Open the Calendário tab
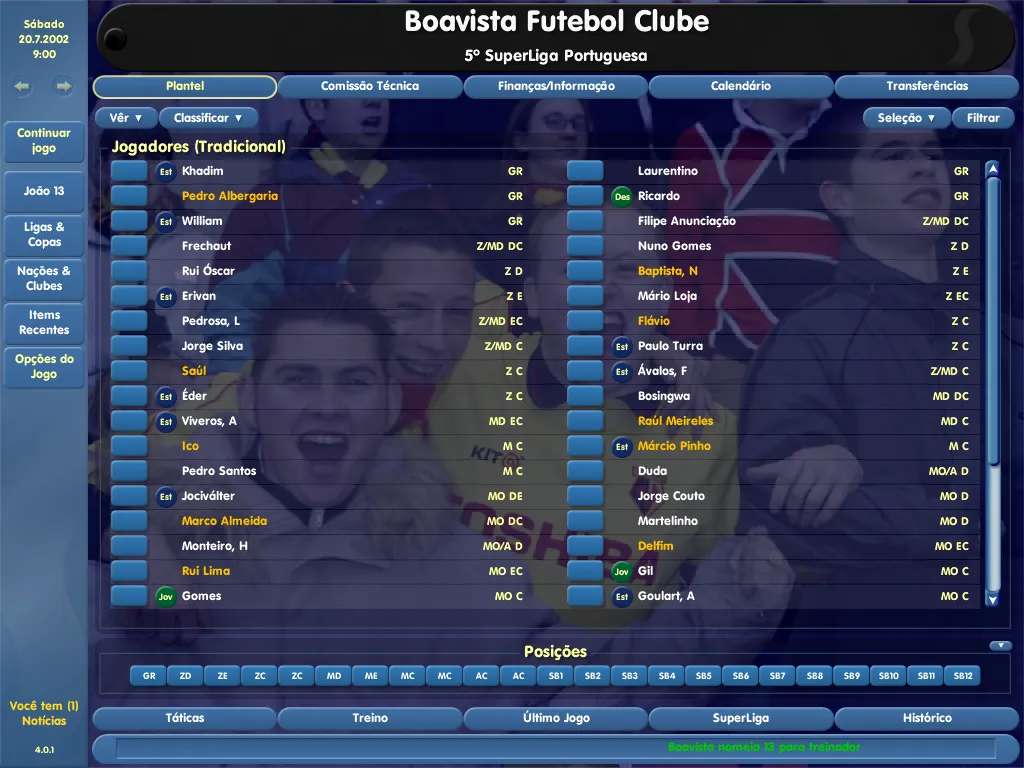 point(741,87)
